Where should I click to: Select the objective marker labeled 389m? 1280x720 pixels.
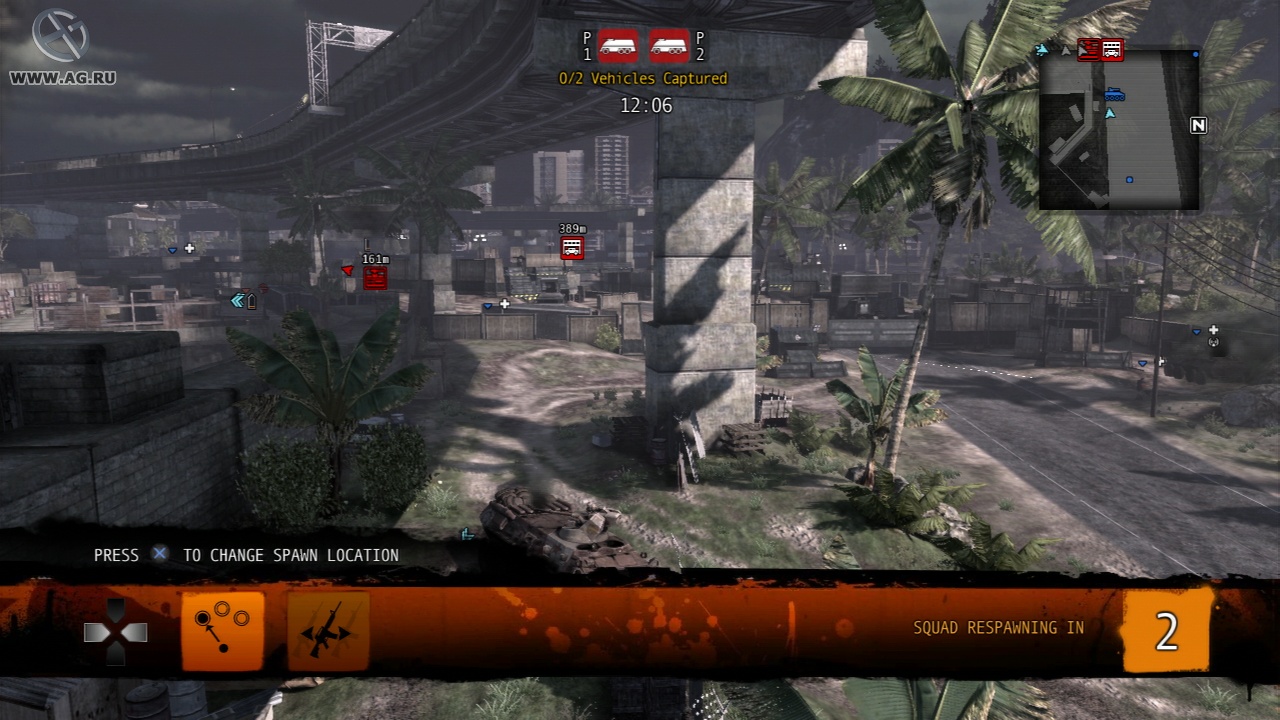[572, 248]
